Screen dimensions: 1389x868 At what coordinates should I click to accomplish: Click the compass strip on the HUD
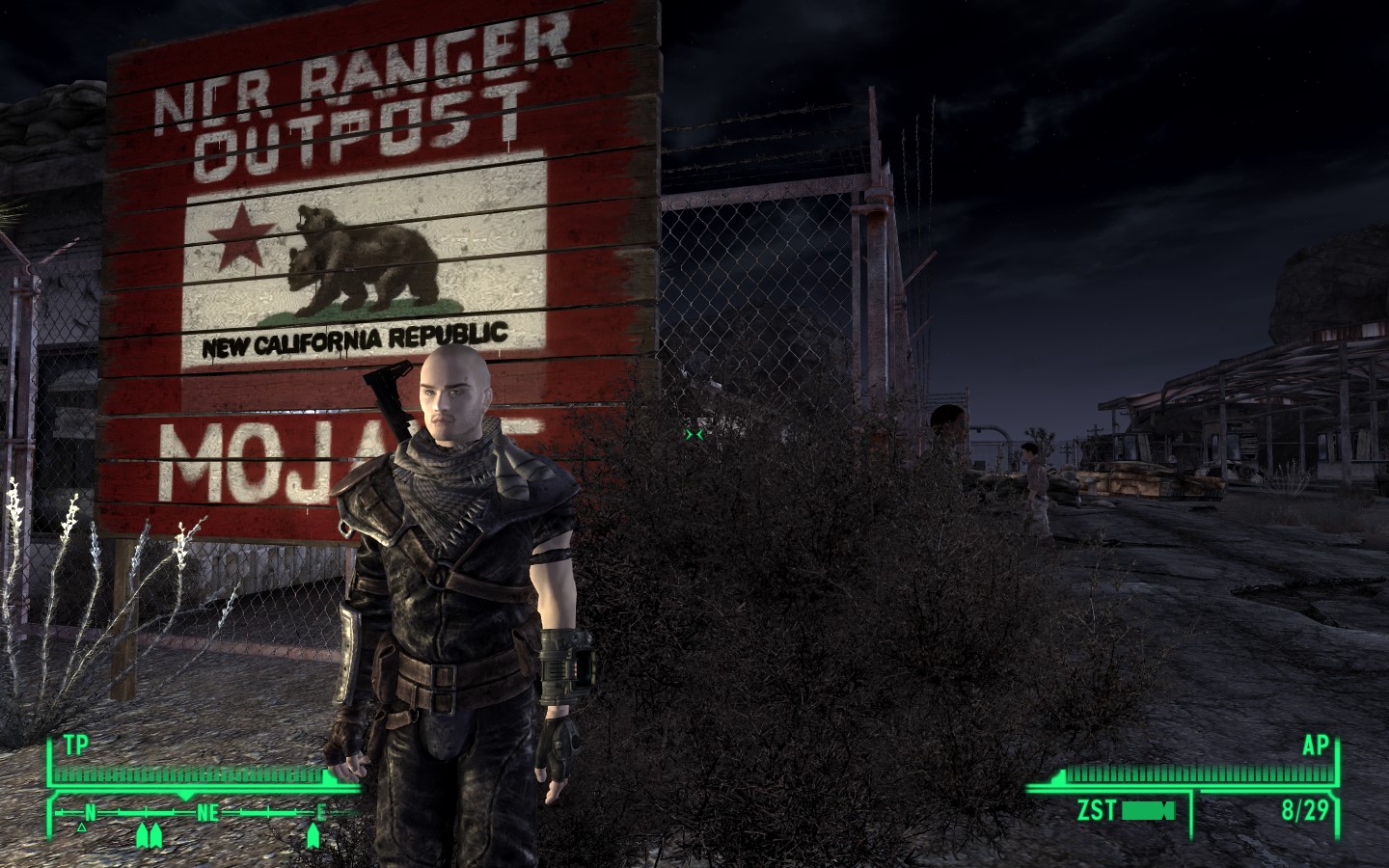[204, 813]
